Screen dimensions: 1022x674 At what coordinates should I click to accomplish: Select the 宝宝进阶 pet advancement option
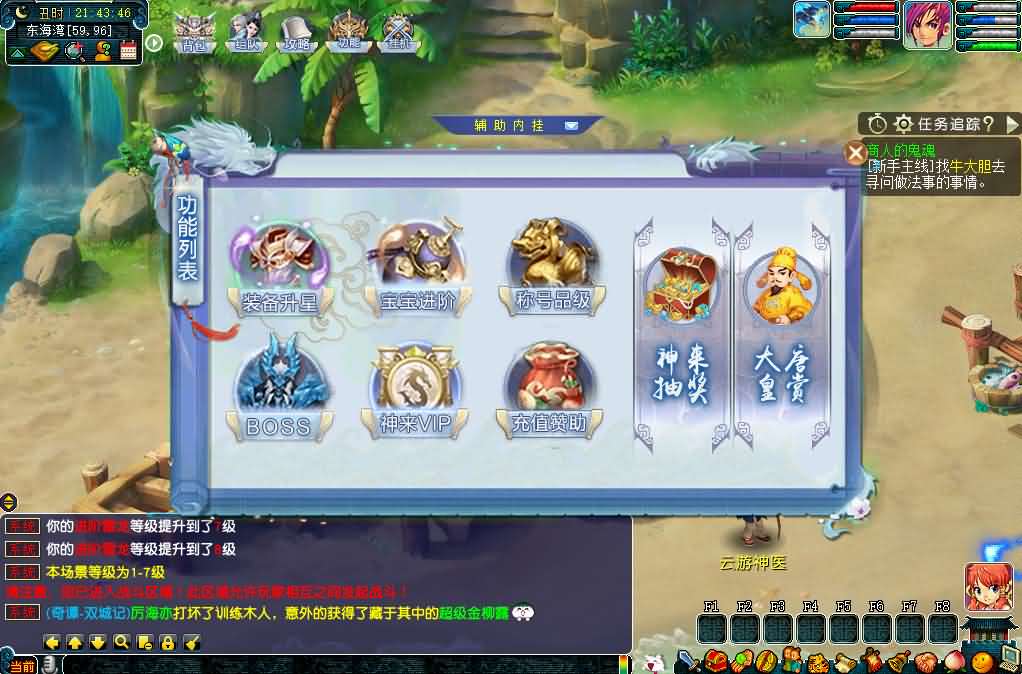418,265
